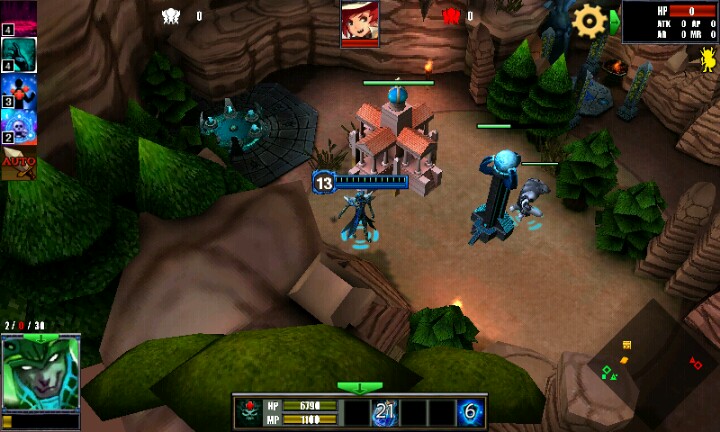Open the minimap
The height and width of the screenshot is (432, 720).
click(655, 365)
